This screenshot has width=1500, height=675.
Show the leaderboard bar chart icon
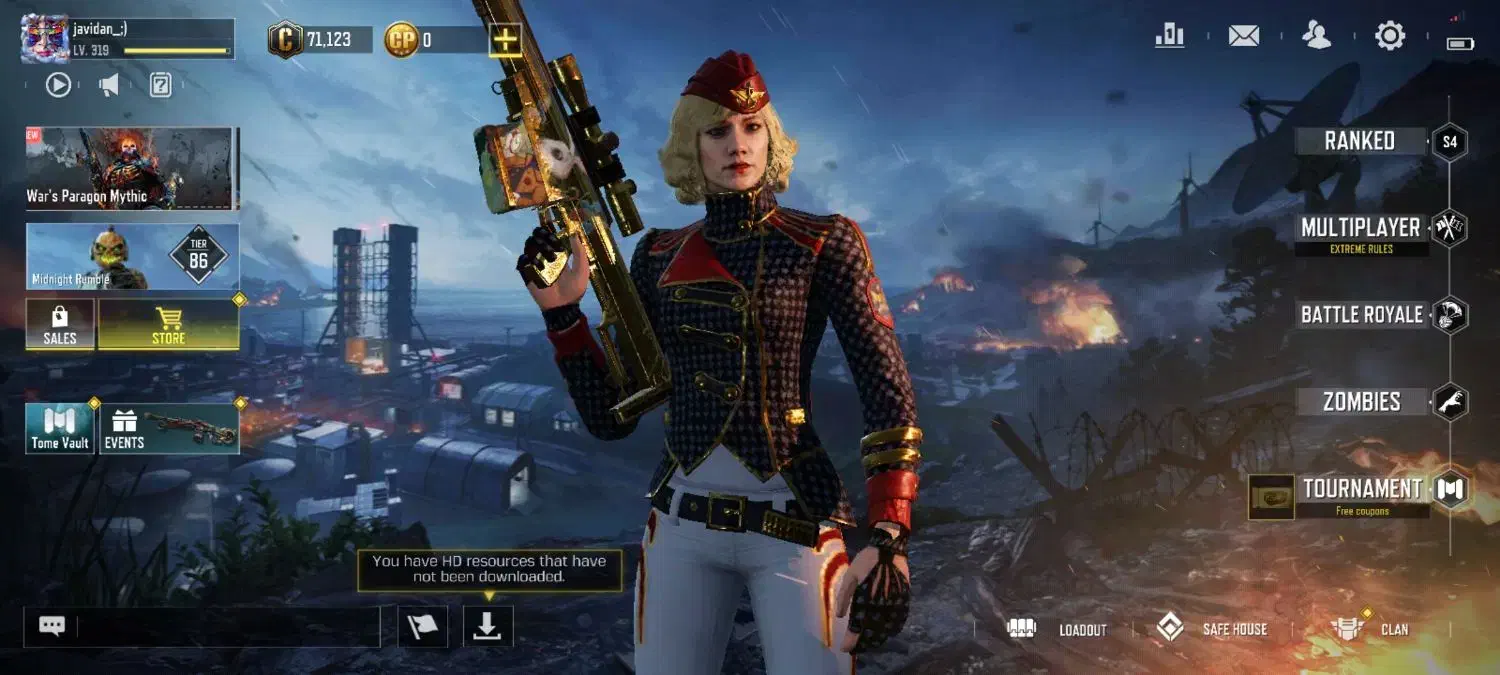(1170, 37)
